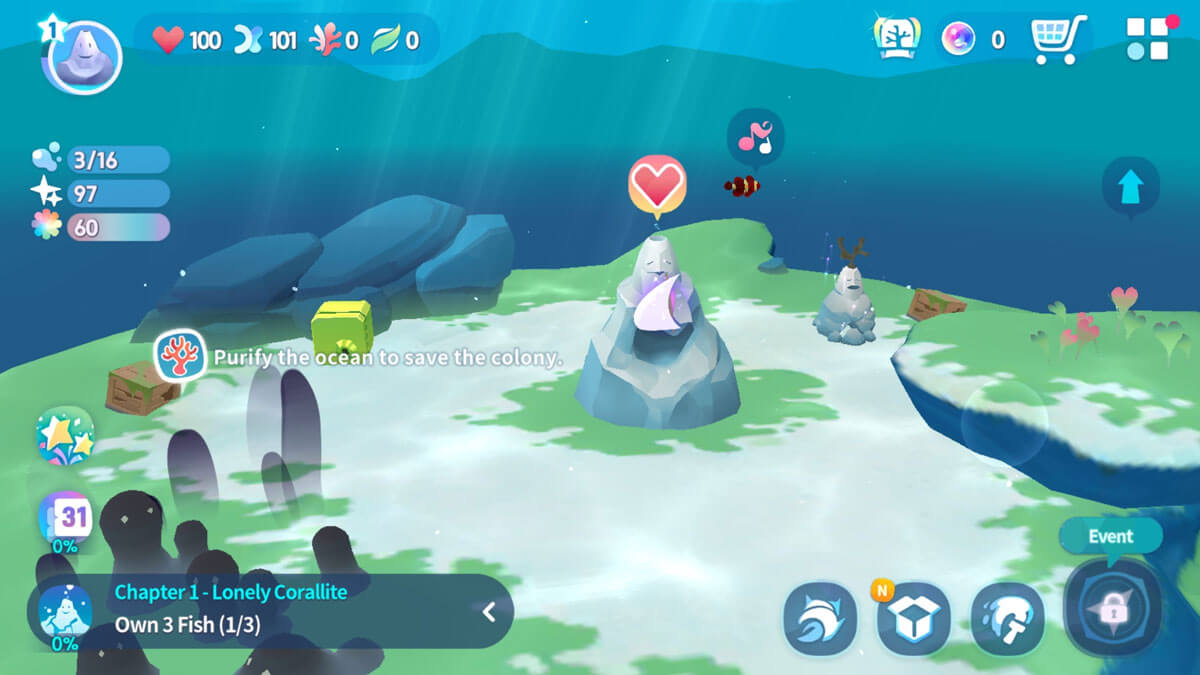This screenshot has height=675, width=1200.
Task: Open the player profile avatar
Action: (x=81, y=57)
